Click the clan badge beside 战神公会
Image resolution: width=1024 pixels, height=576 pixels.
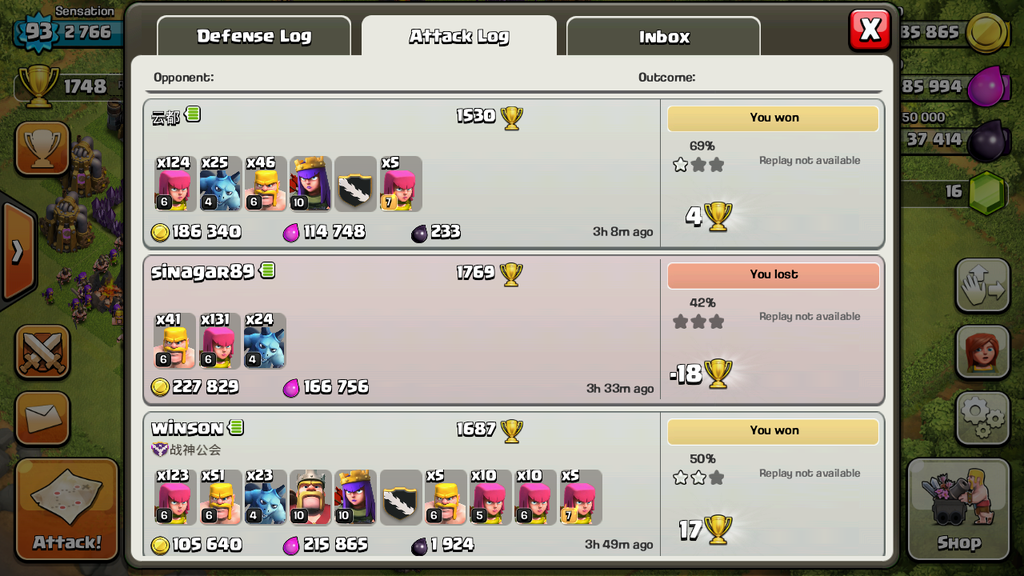click(159, 450)
